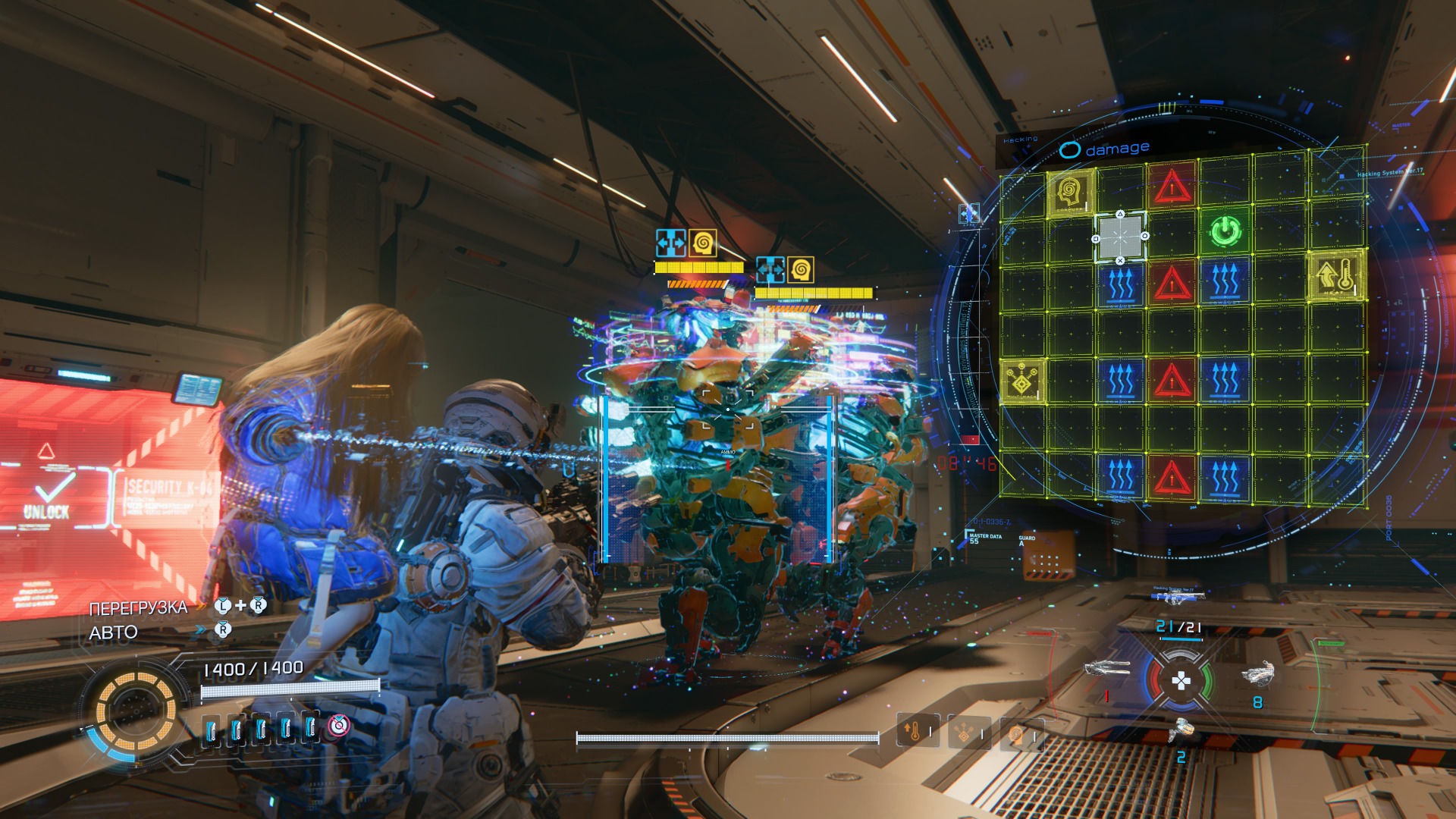Select the yellow network-diamond tile on the hacking grid
The height and width of the screenshot is (819, 1456).
click(1021, 380)
